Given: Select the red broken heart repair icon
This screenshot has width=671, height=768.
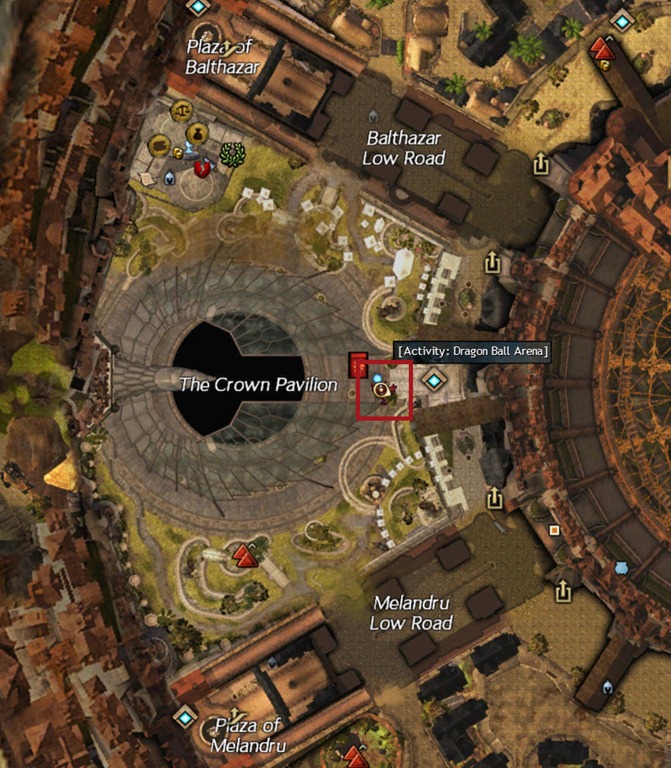Looking at the screenshot, I should coord(202,168).
